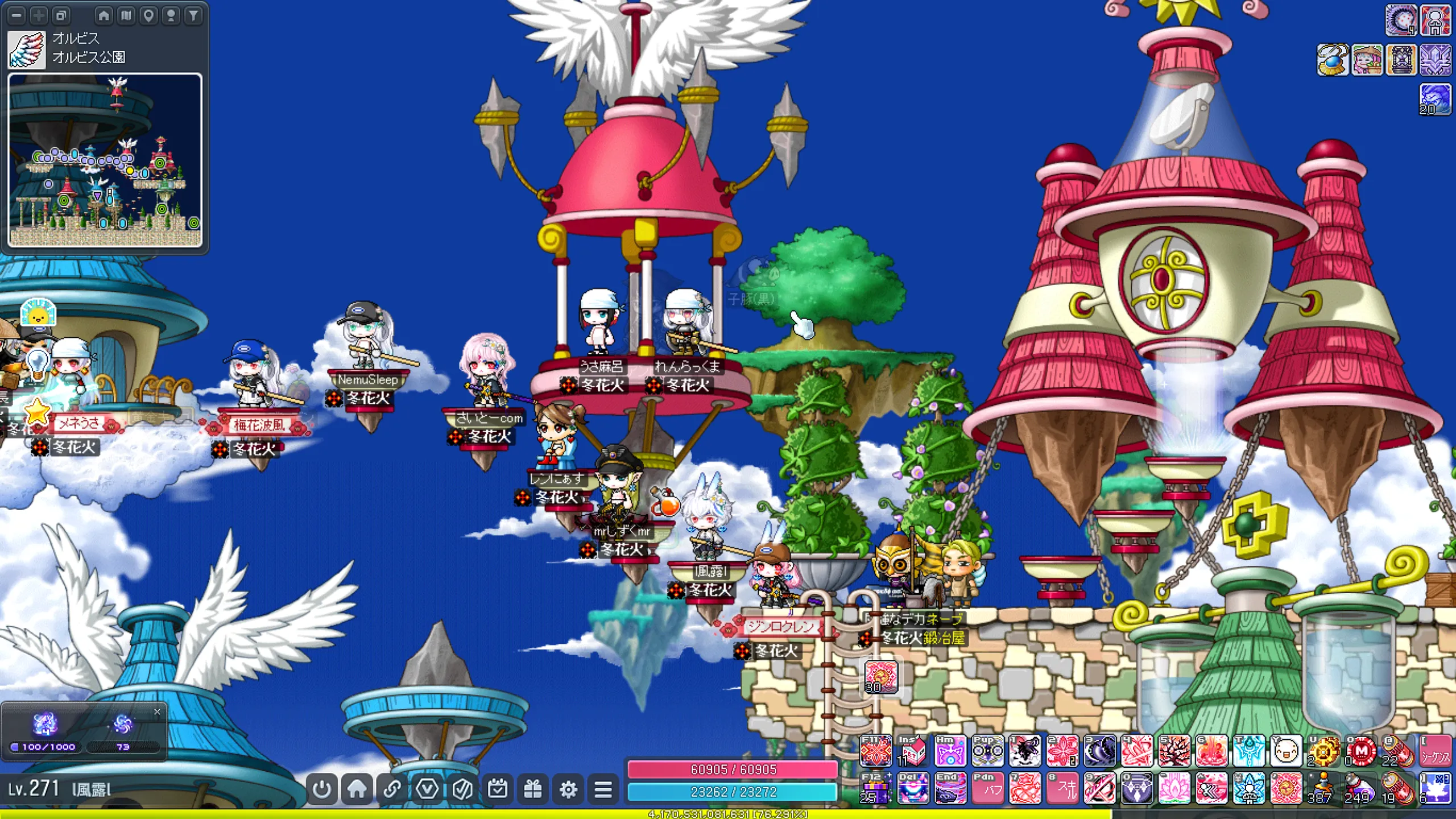Image resolution: width=1456 pixels, height=819 pixels.
Task: Click the power button in the bottom menu
Action: [322, 789]
